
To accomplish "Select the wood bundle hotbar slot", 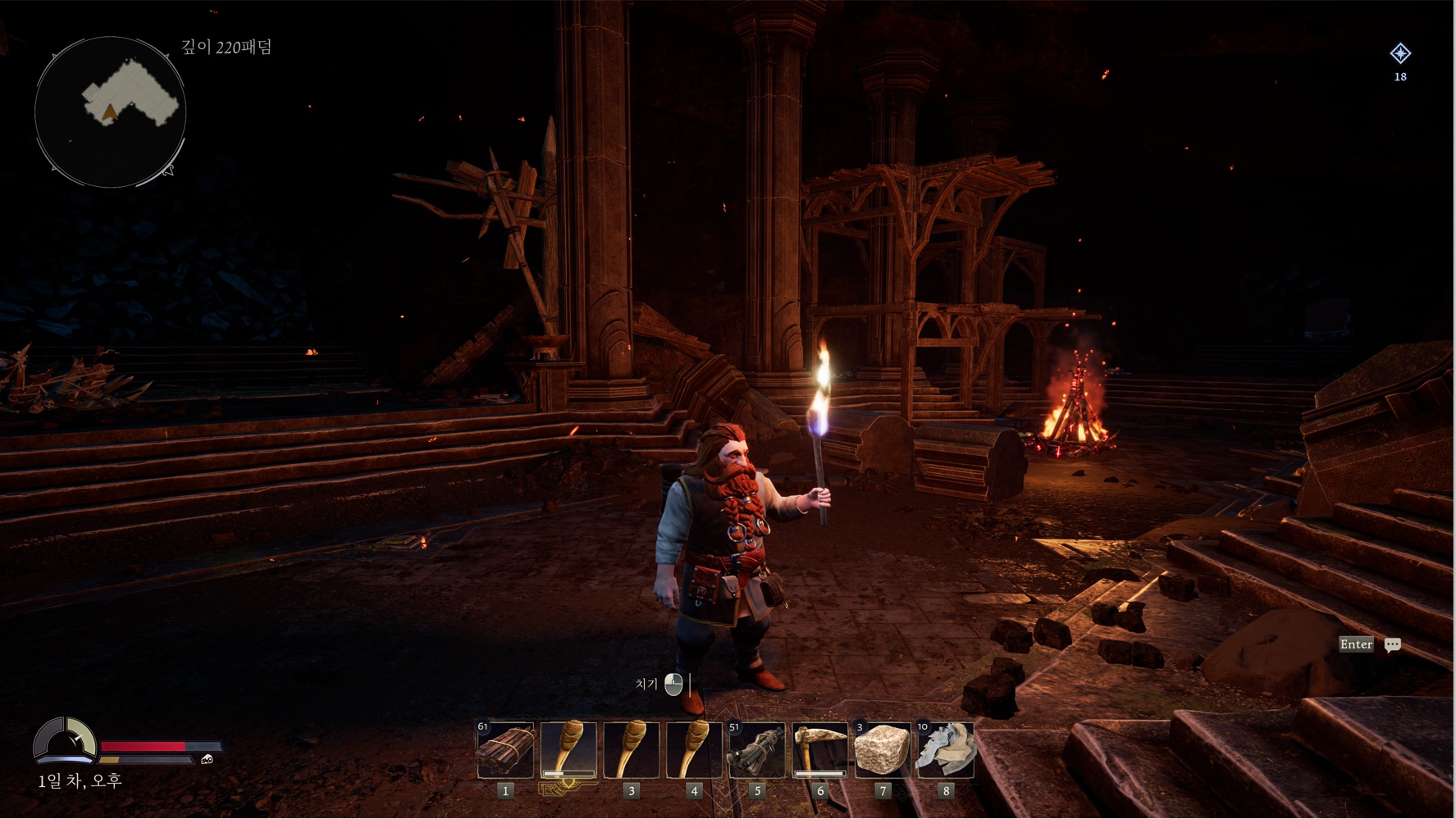I will 505,749.
